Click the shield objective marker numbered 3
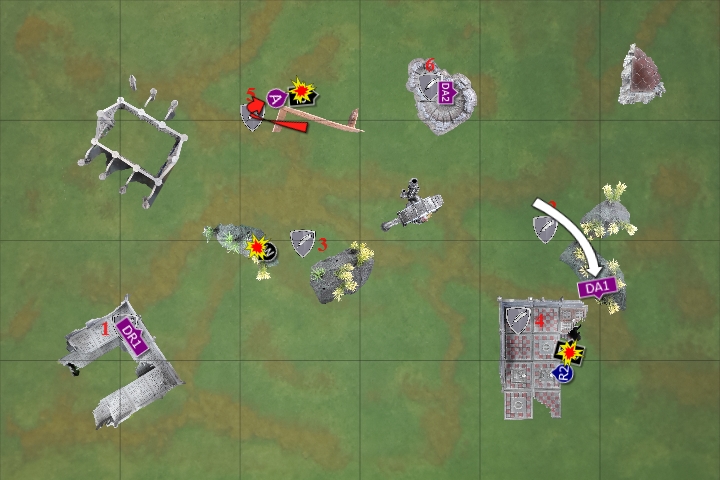 point(301,240)
